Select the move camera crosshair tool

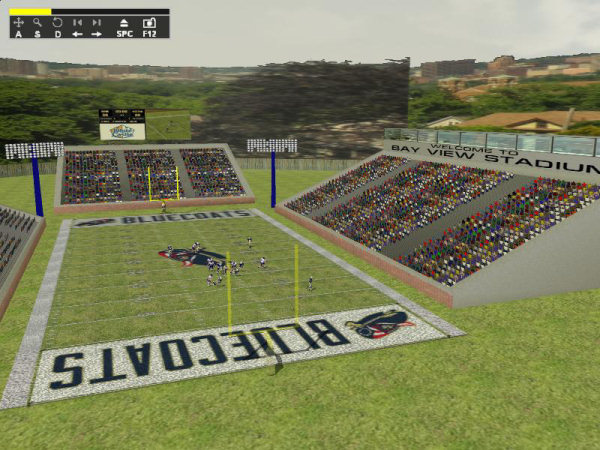click(19, 22)
